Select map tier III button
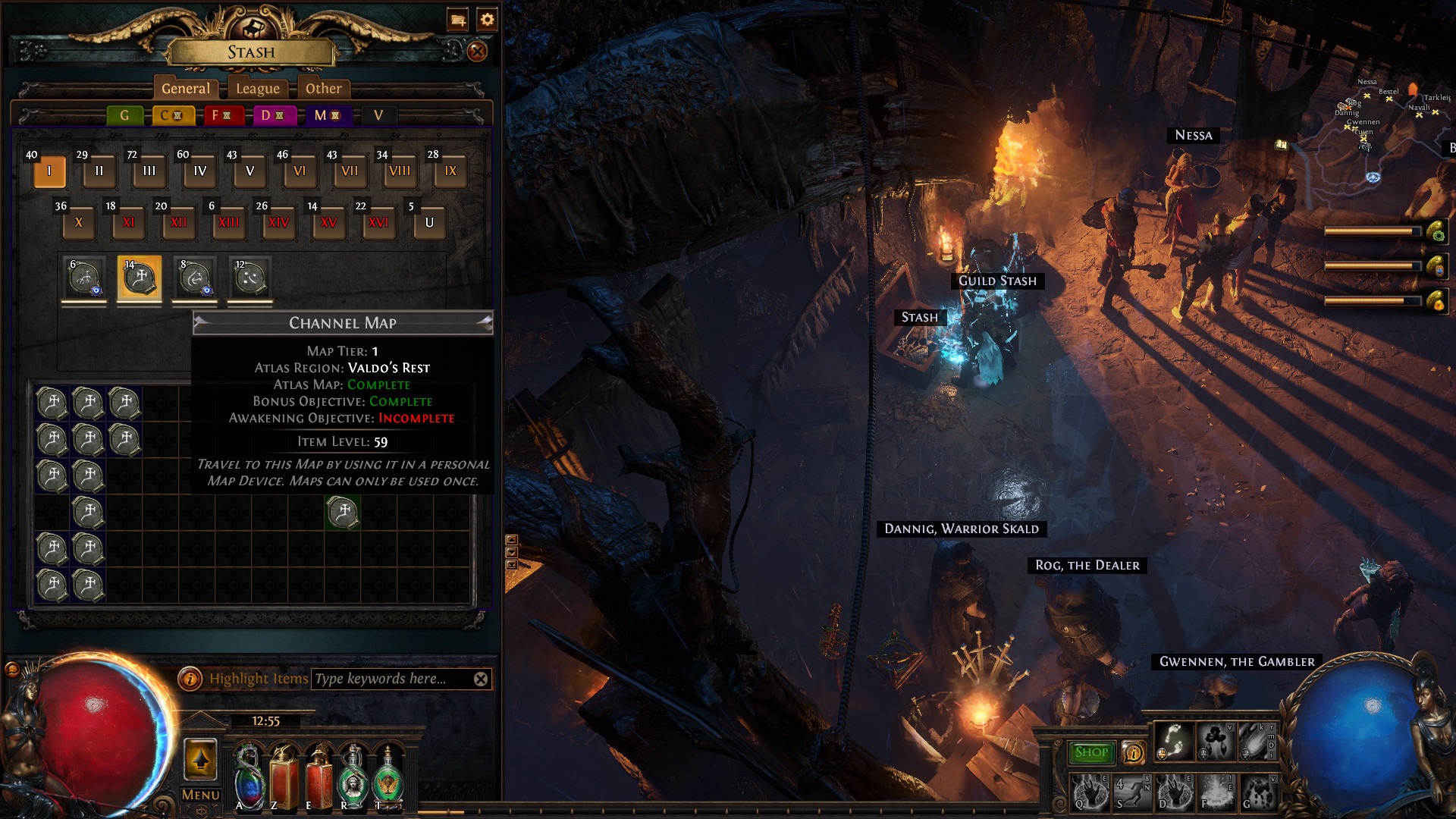Viewport: 1456px width, 819px height. 149,171
